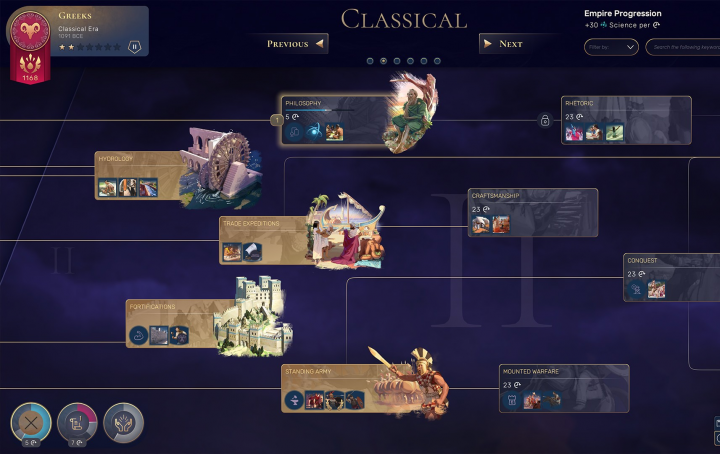Choose the Hydrology technology node
720x454 pixels.
tap(140, 176)
